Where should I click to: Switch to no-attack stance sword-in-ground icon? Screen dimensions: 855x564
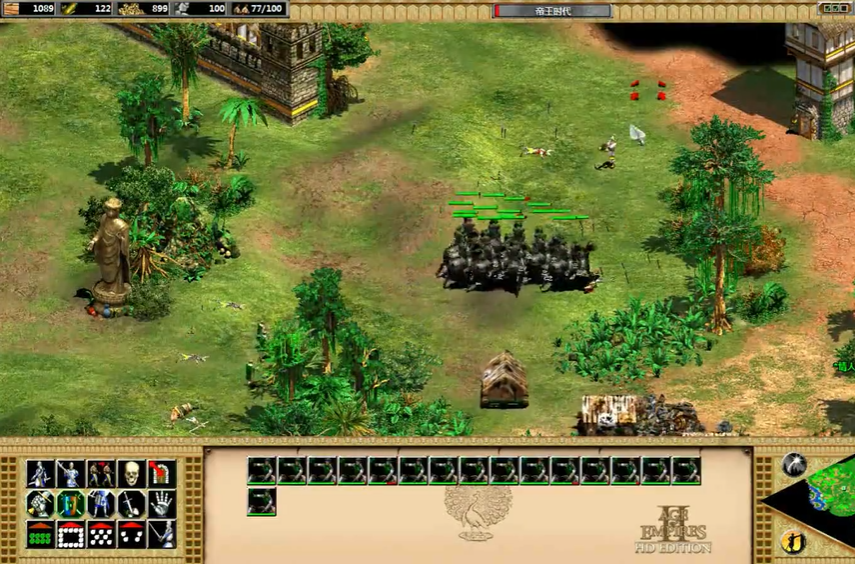point(132,504)
